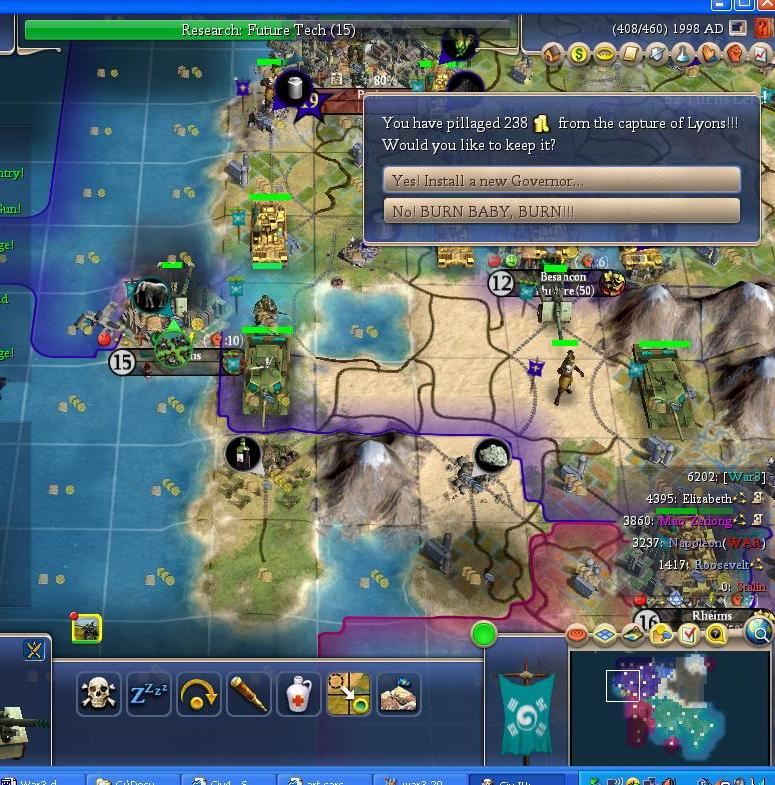Choose 'No! BURN BABY, BURN!!!' option

pyautogui.click(x=561, y=211)
